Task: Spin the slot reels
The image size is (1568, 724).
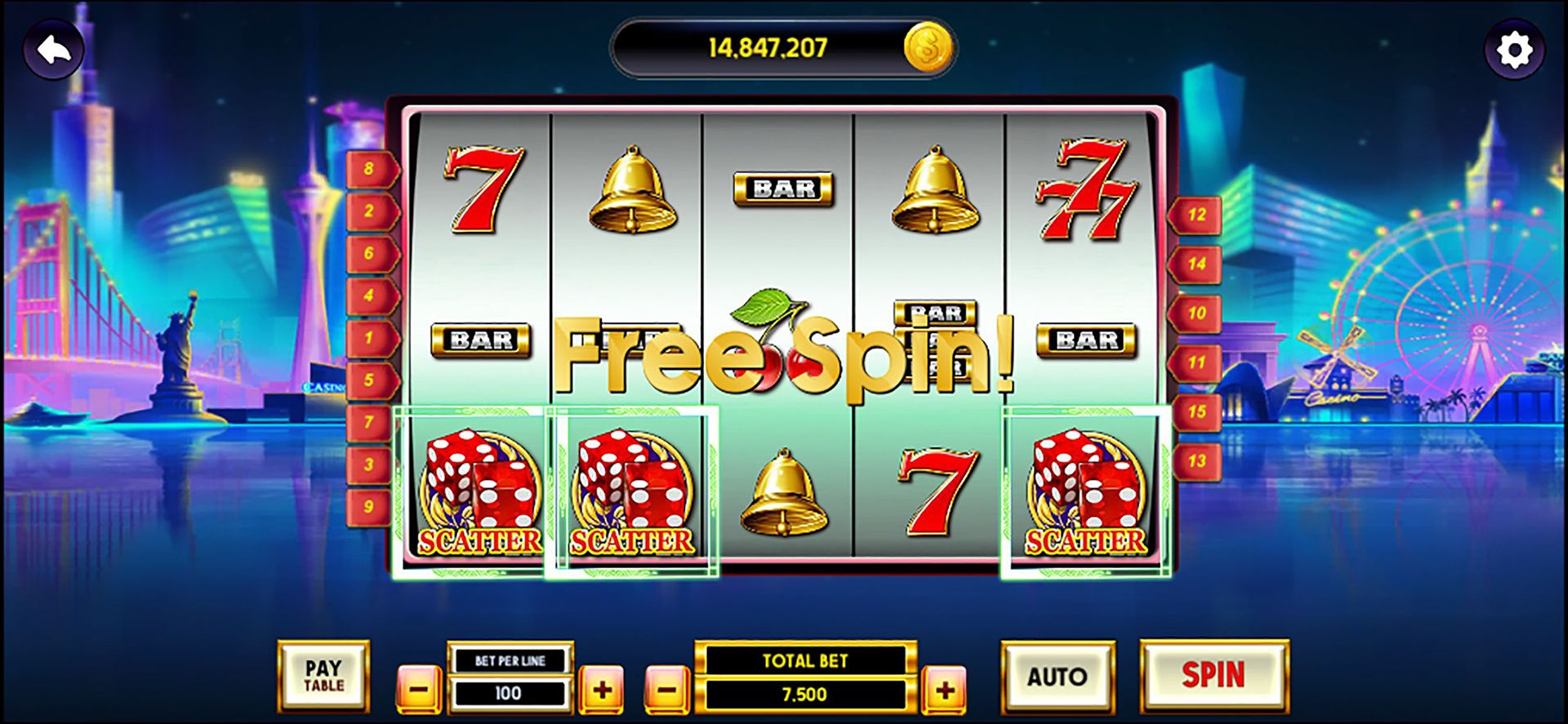Action: coord(1214,676)
